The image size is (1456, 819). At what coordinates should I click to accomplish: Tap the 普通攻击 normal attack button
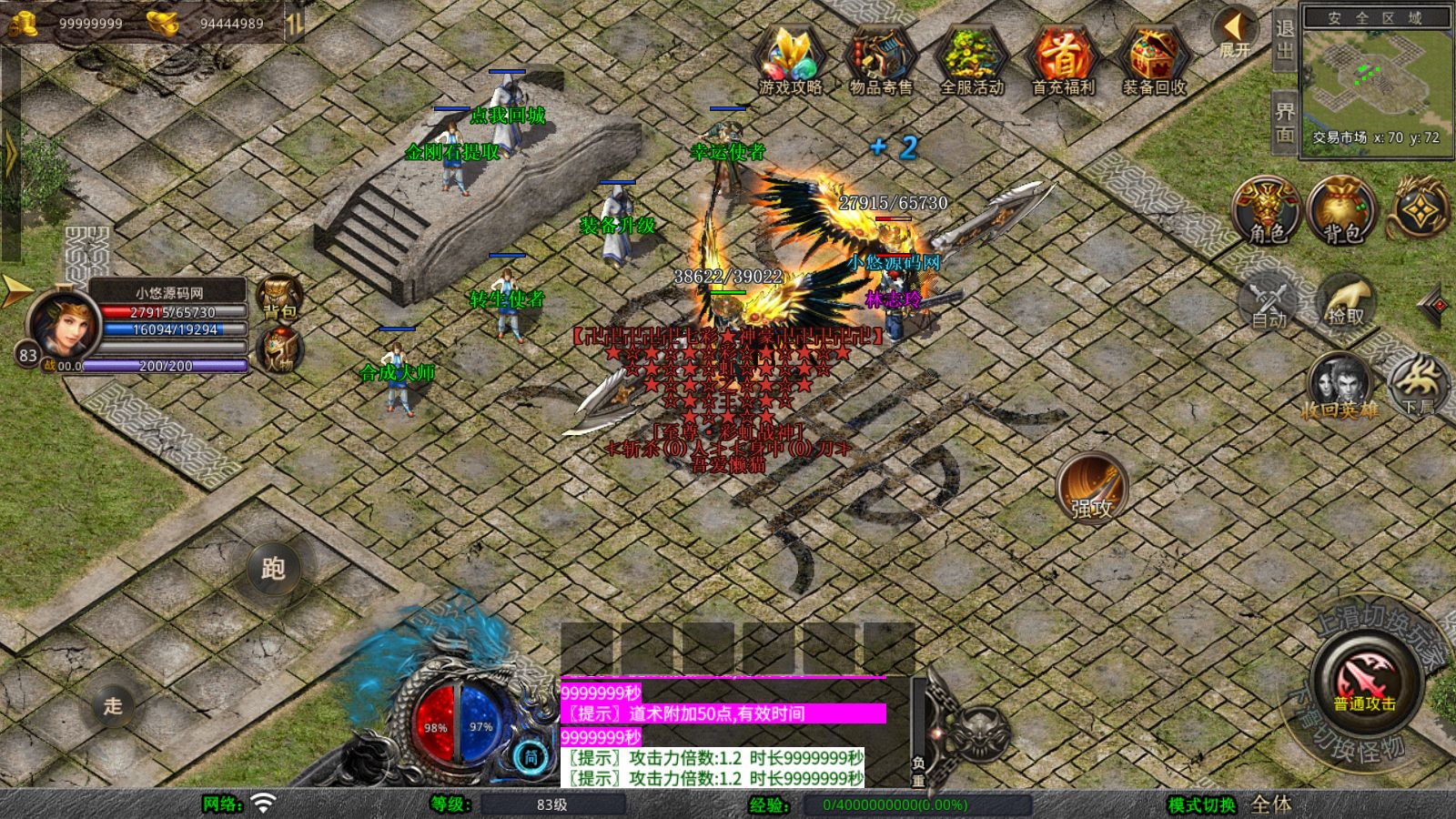(x=1366, y=681)
